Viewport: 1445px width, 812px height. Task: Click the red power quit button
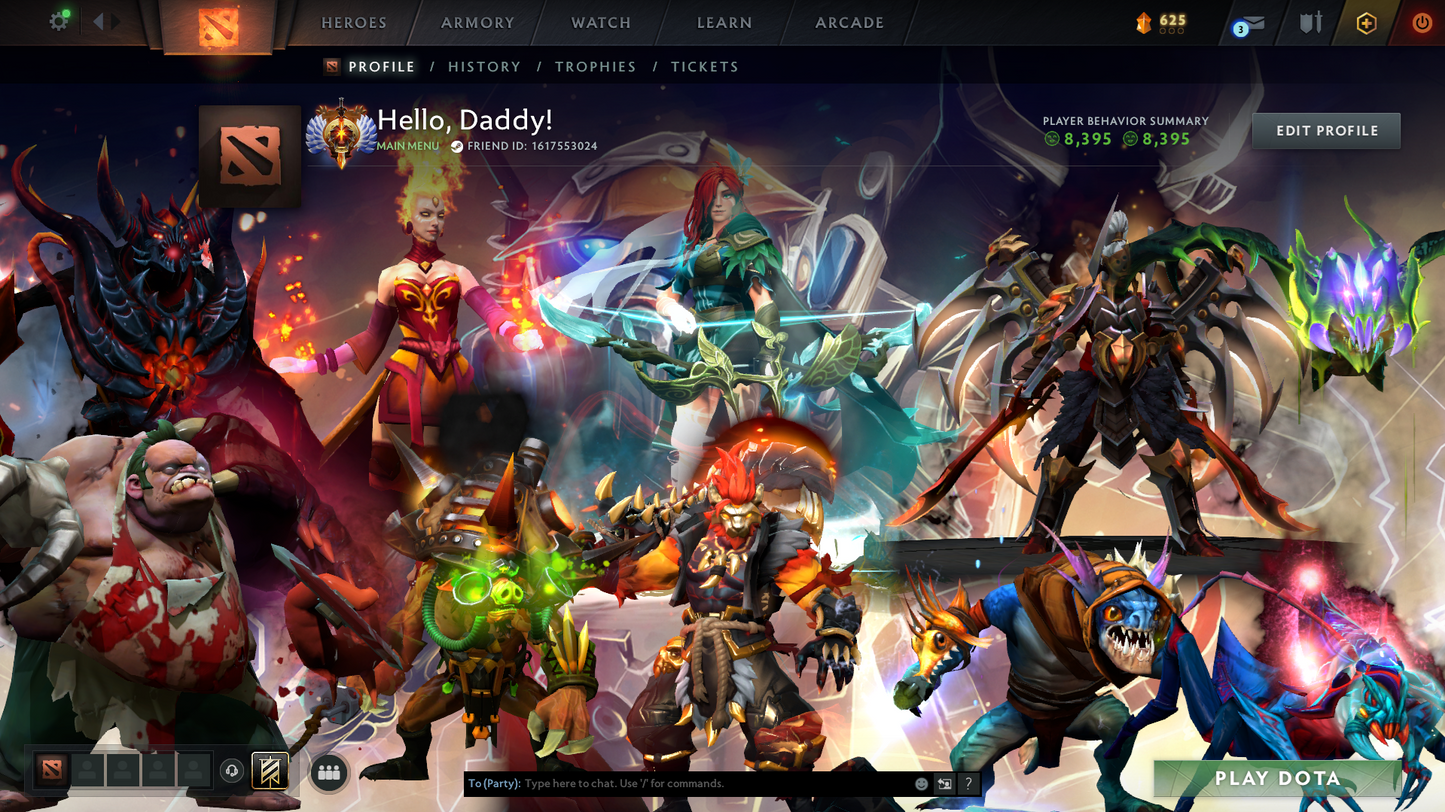[1421, 23]
